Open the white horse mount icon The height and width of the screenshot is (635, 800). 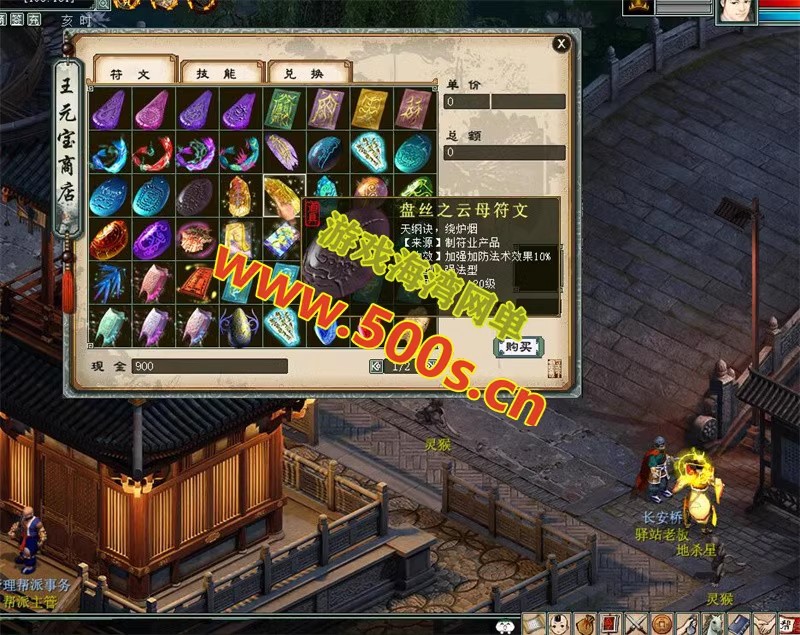[714, 624]
